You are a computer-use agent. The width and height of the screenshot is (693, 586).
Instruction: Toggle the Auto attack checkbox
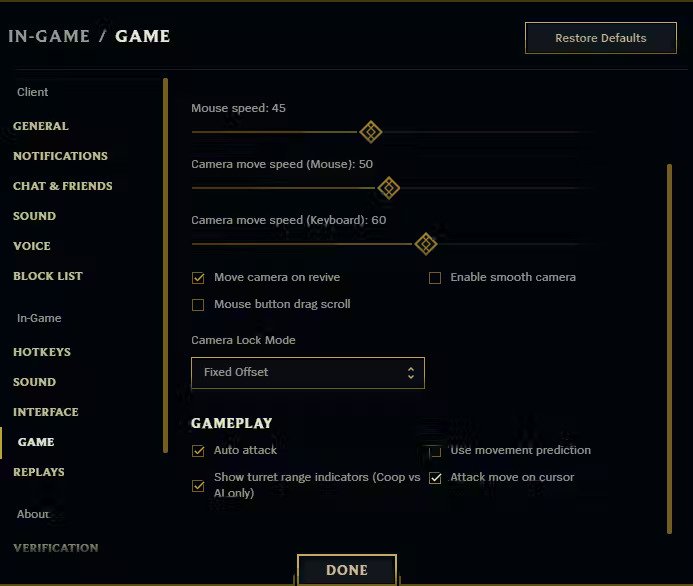(198, 451)
